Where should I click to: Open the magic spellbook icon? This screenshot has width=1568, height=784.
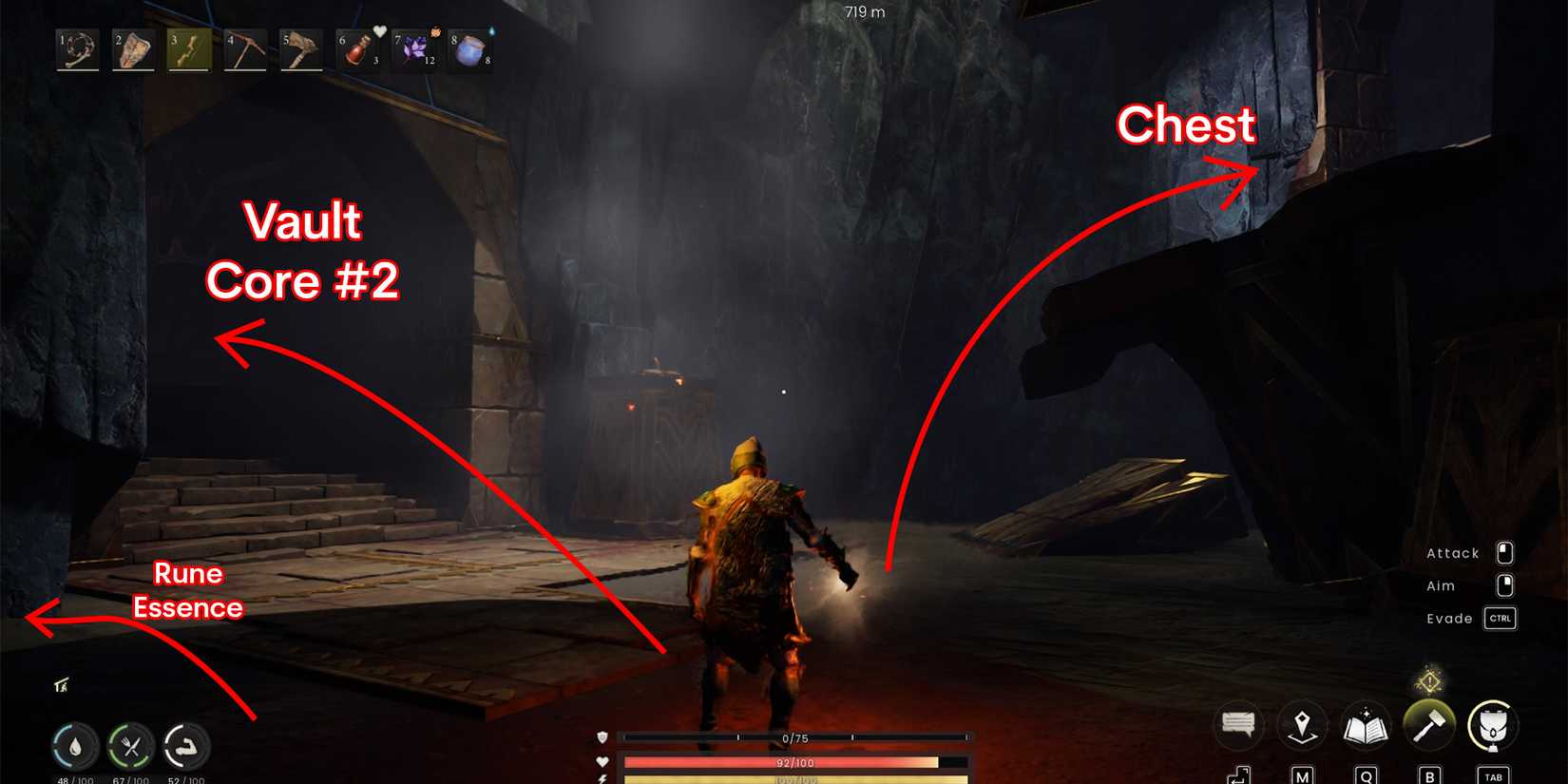click(x=1366, y=725)
